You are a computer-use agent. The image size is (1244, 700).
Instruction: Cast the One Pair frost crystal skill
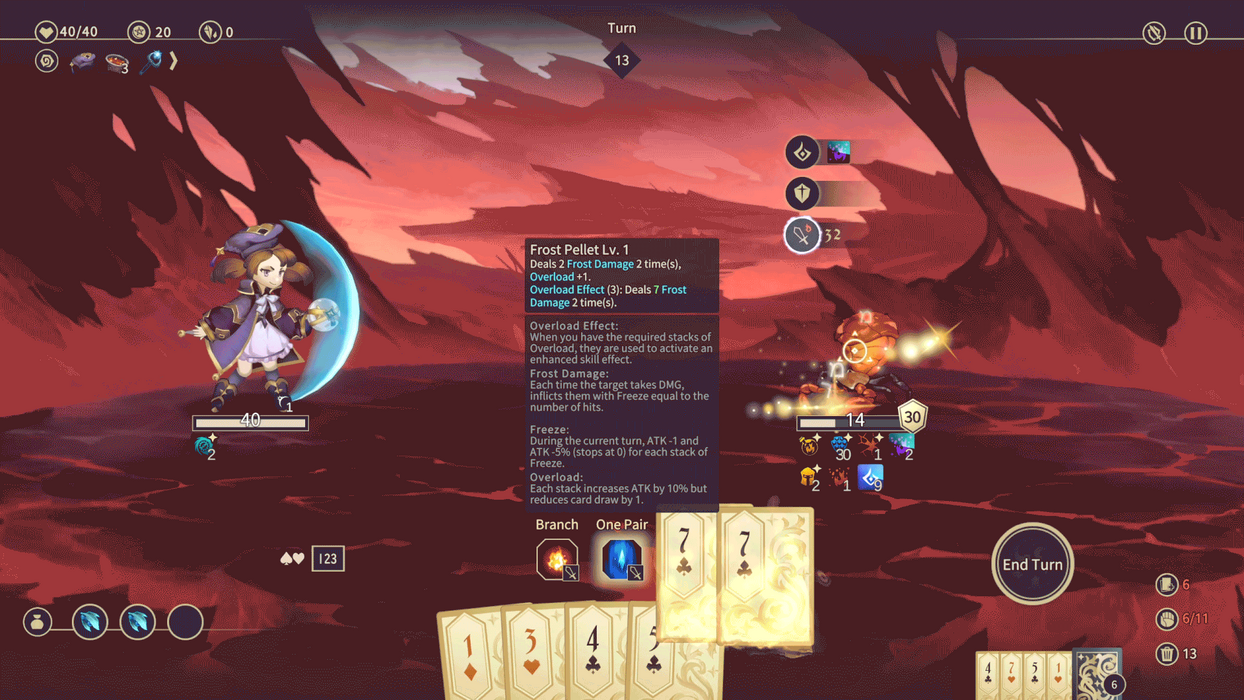click(621, 559)
